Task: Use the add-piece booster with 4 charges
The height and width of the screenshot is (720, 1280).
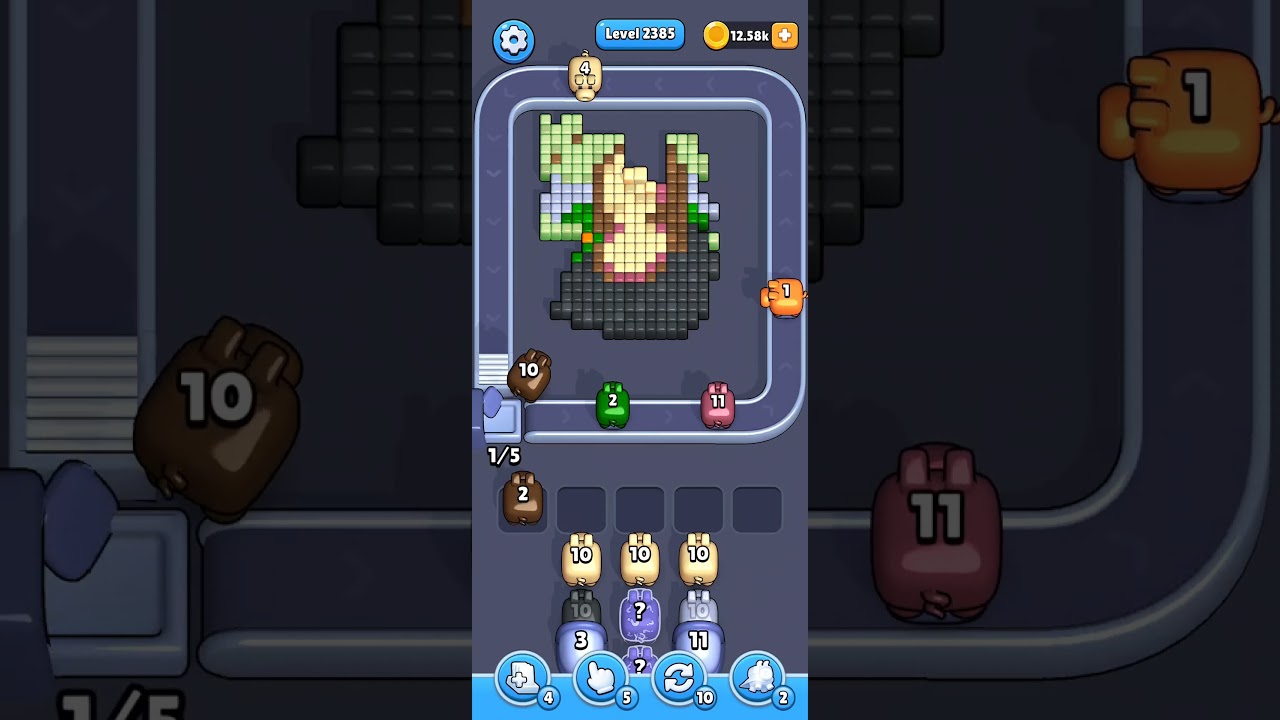Action: 521,678
